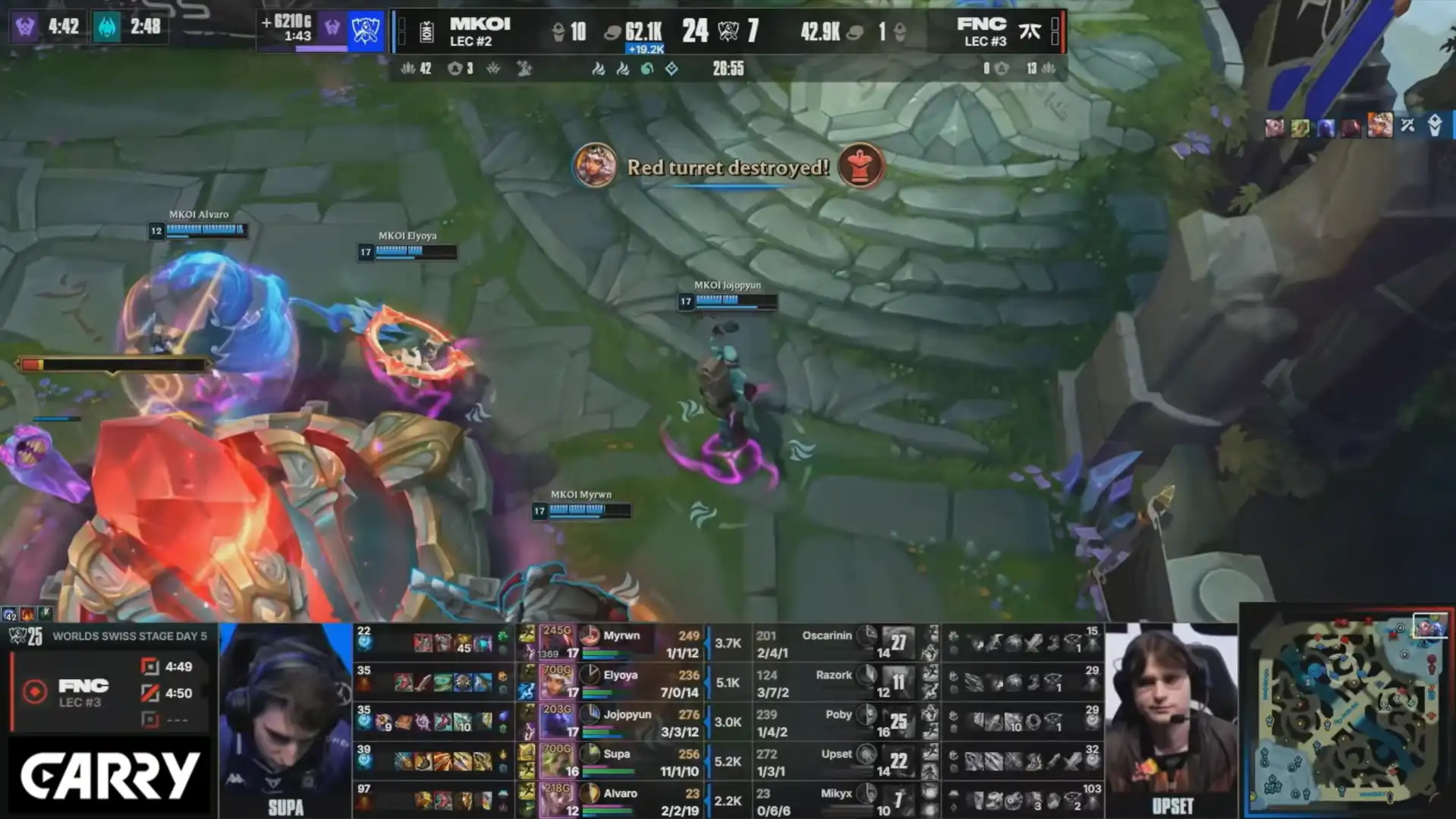
Task: Select Alvaro's scoreboard row
Action: [x=621, y=800]
